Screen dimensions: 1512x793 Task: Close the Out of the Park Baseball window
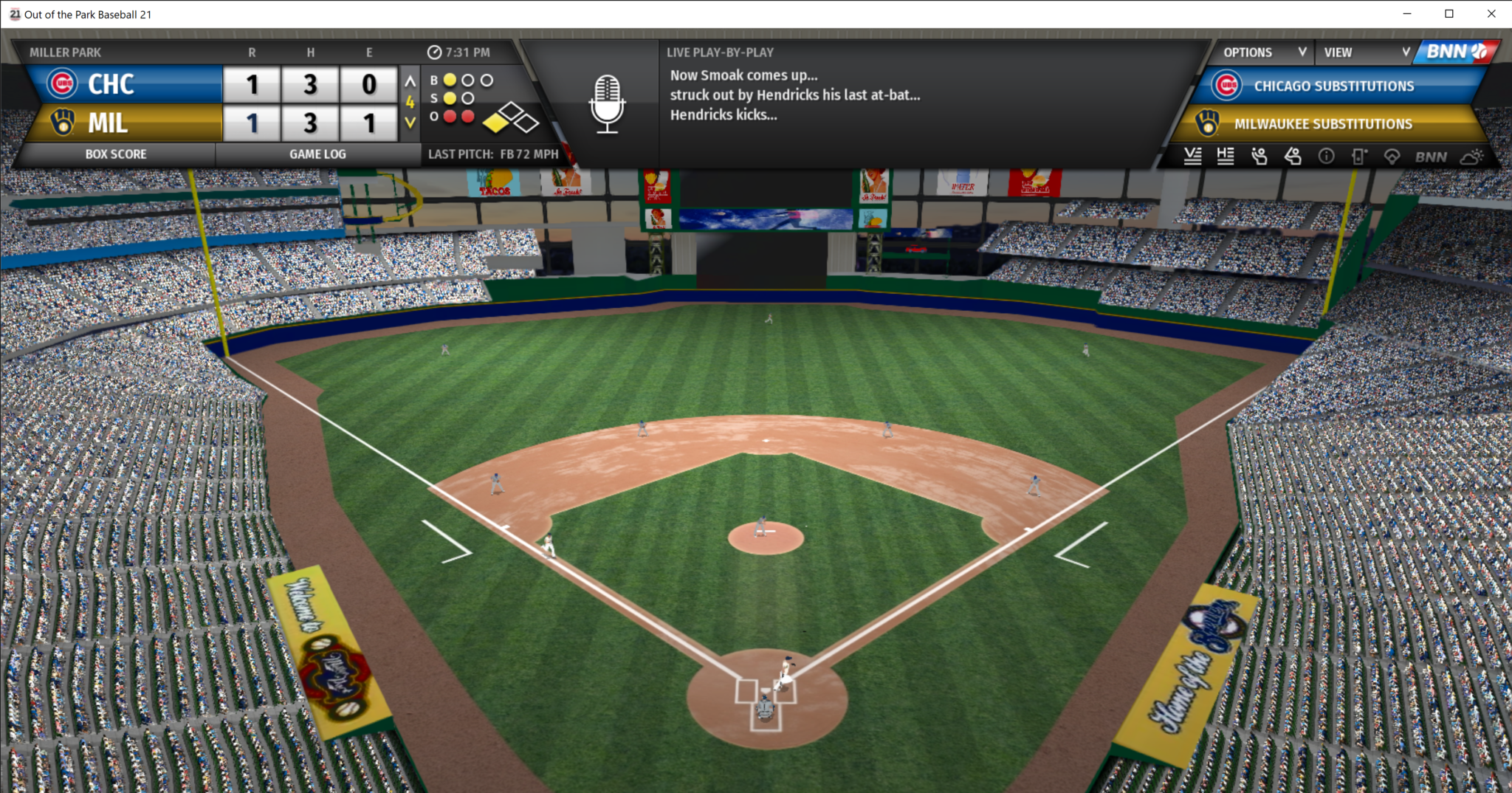tap(1491, 14)
